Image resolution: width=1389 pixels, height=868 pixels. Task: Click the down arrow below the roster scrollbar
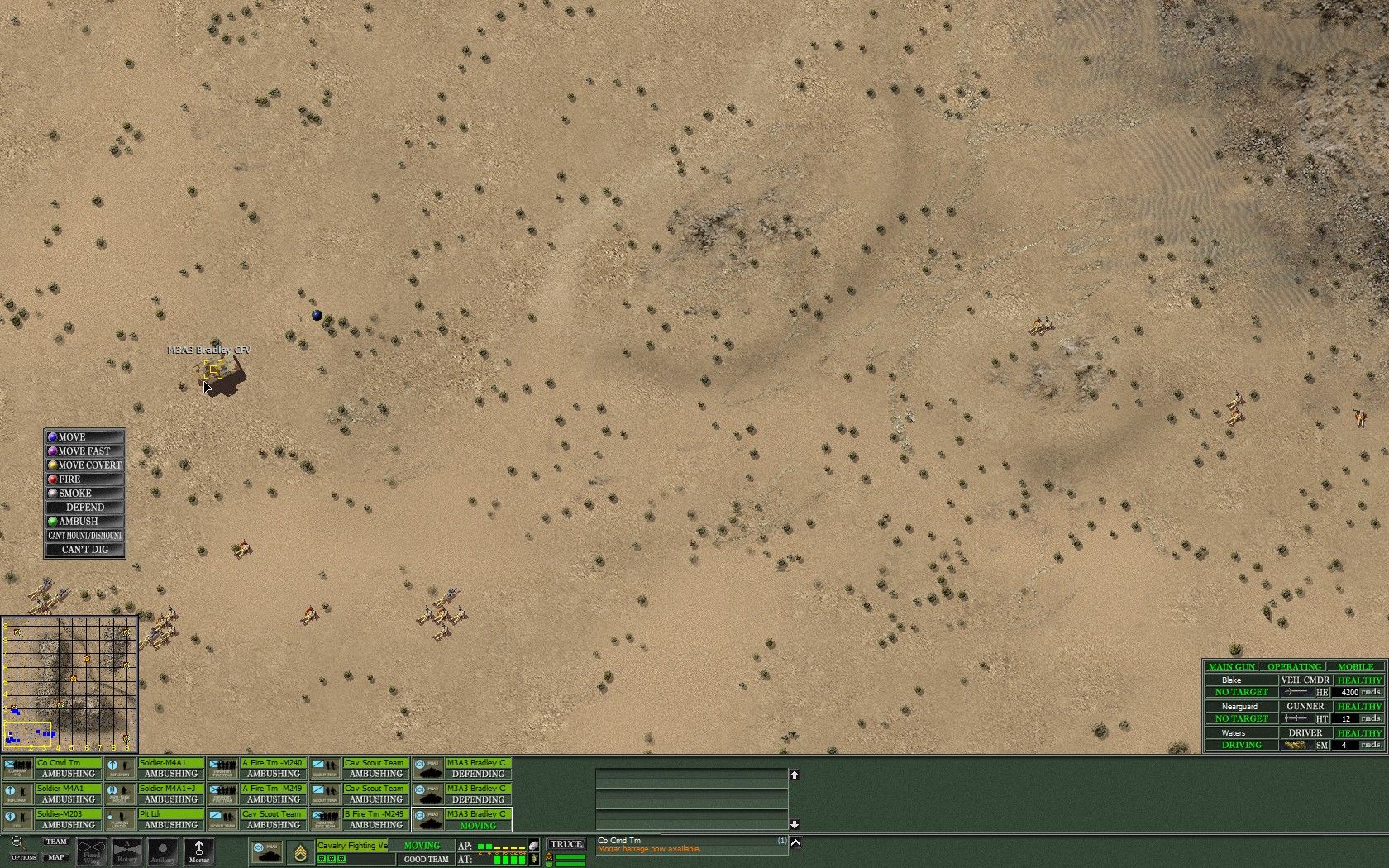click(x=795, y=823)
